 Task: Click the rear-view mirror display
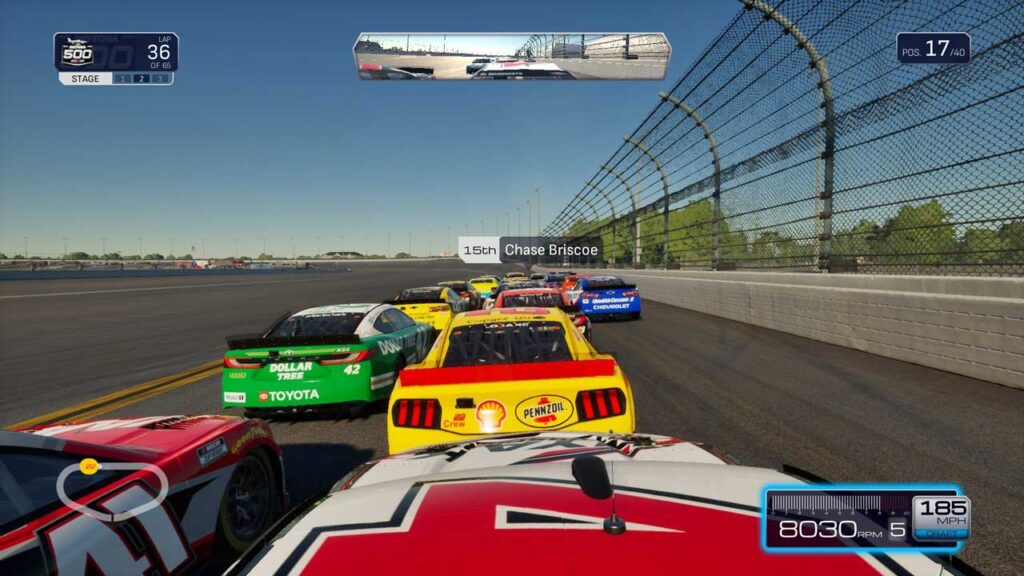tap(511, 56)
